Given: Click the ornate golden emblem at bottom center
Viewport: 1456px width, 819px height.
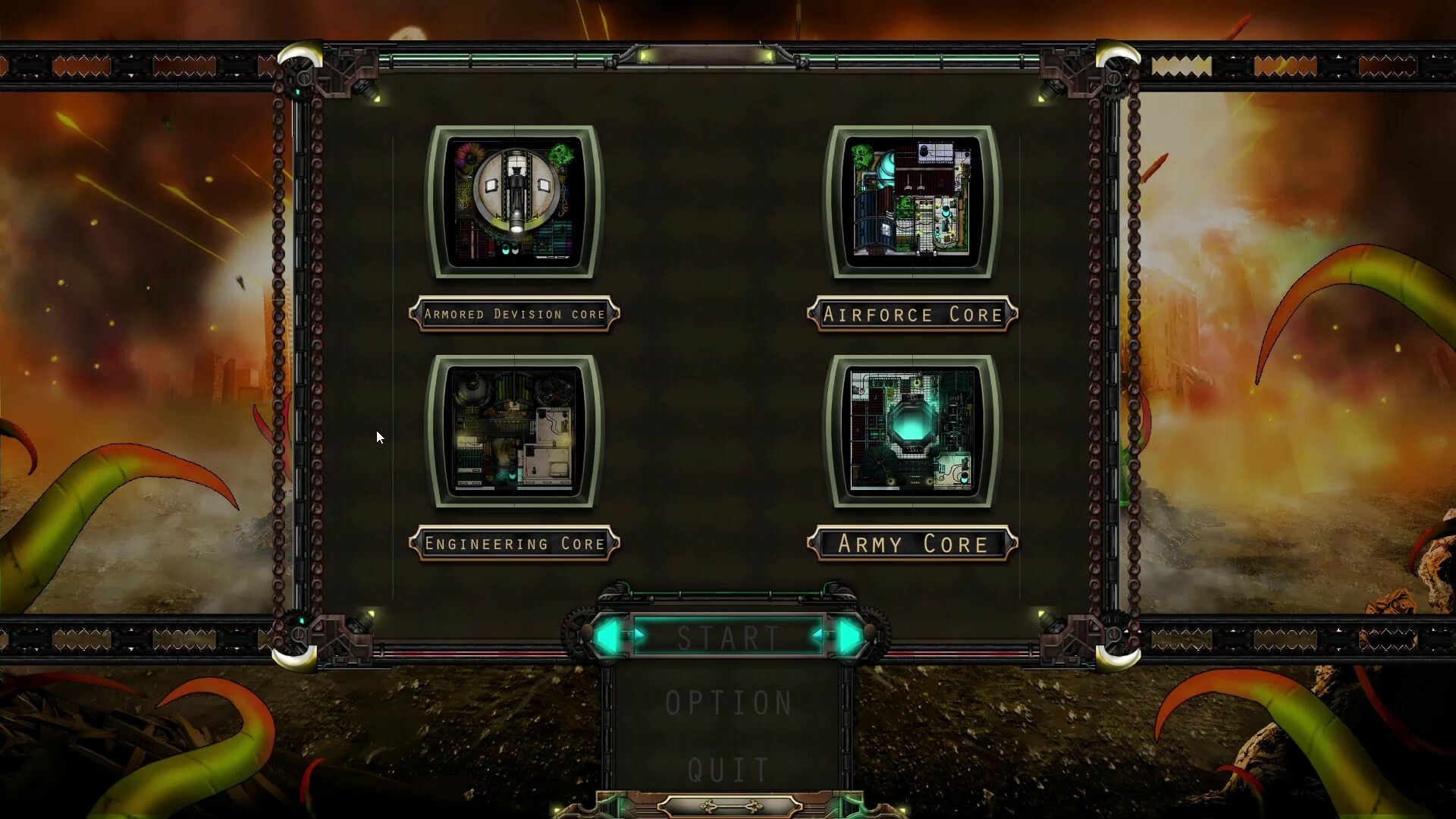Looking at the screenshot, I should [x=730, y=806].
